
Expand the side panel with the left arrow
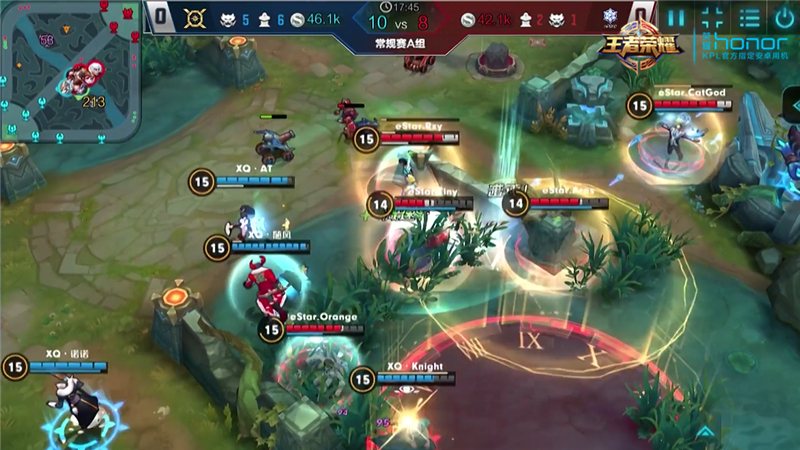coord(793,104)
